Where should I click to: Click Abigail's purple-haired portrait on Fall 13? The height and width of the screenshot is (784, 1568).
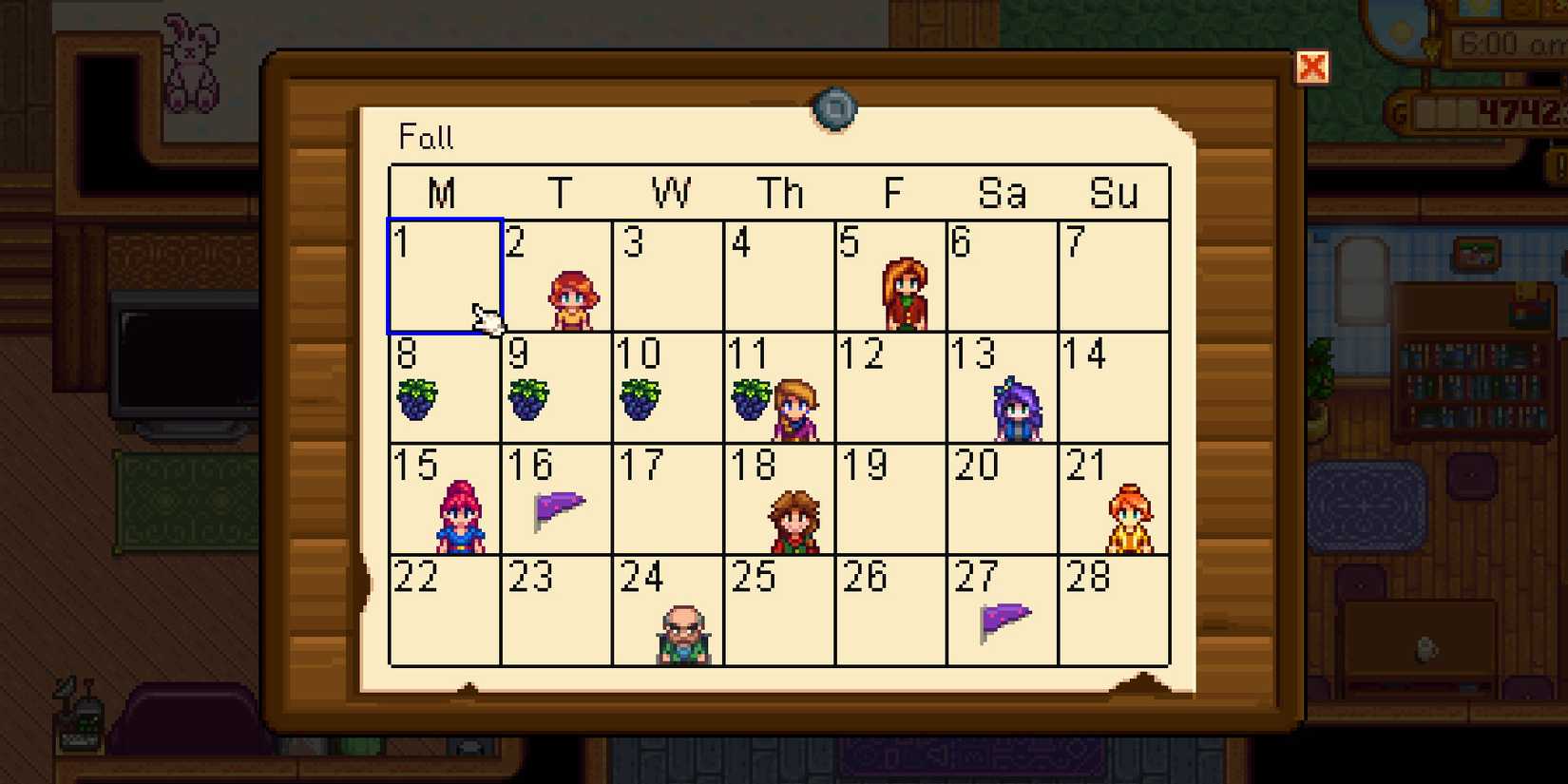coord(1014,409)
